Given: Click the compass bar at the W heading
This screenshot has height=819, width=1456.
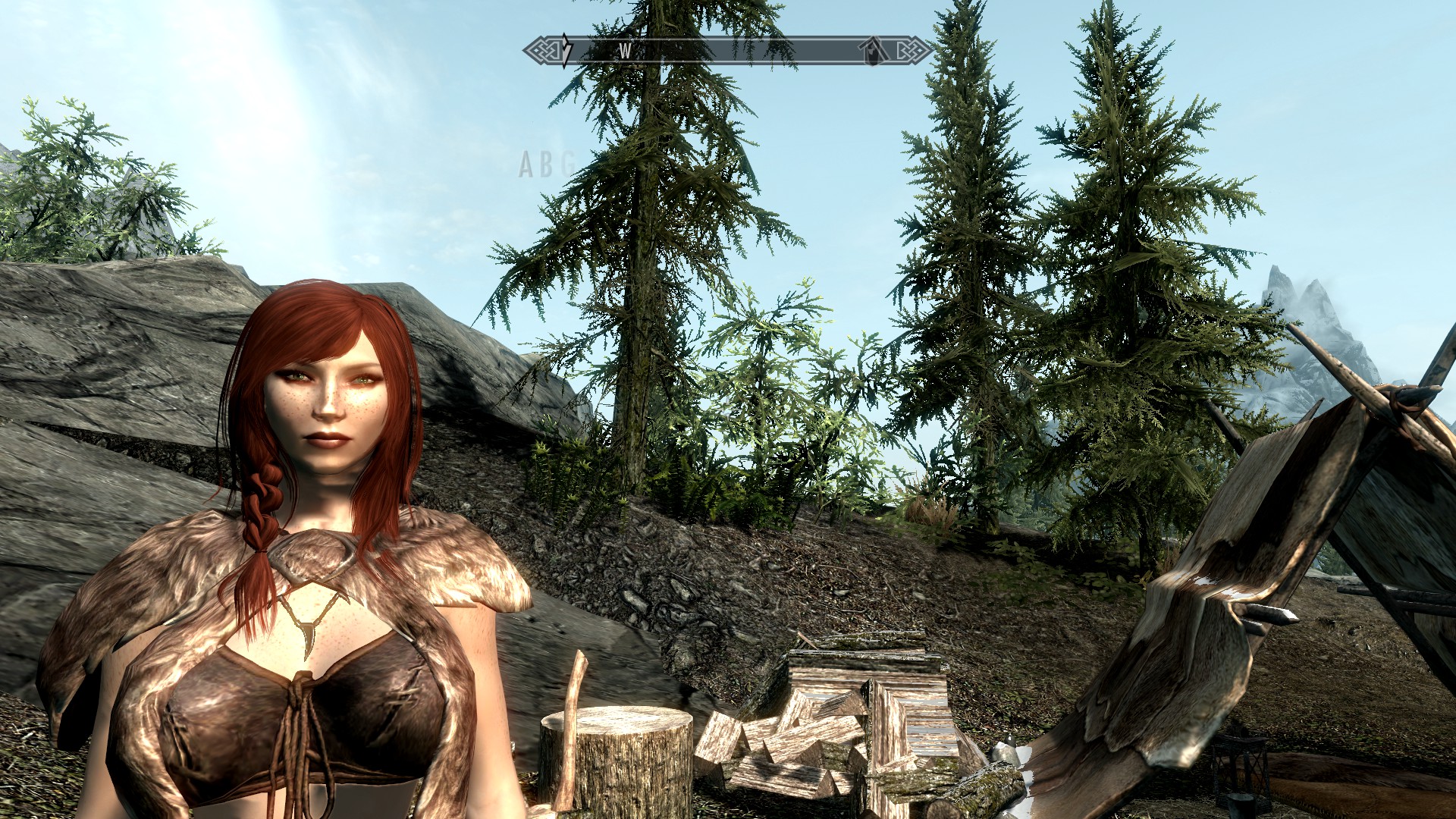Looking at the screenshot, I should point(625,51).
